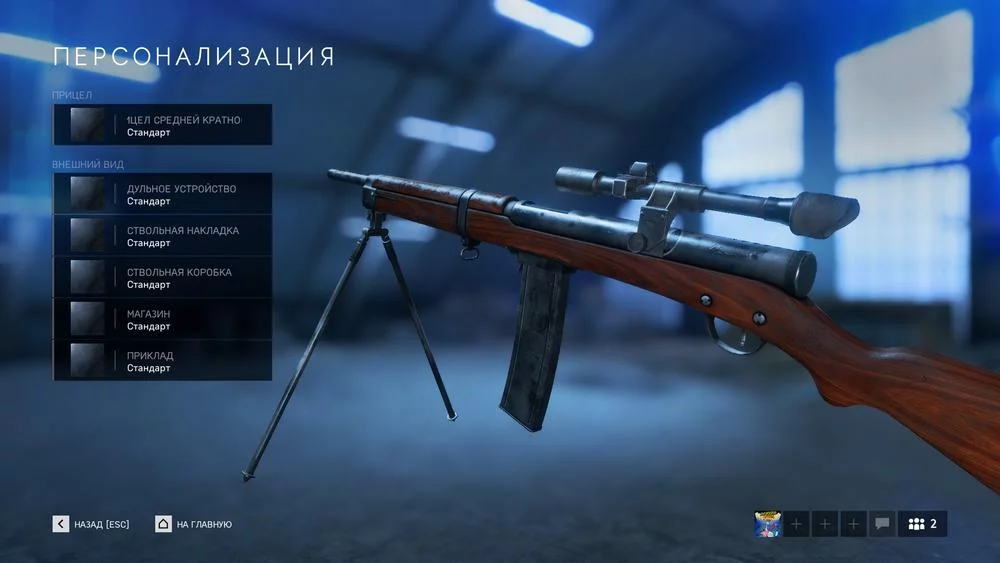Click the player avatar in the squad bar
This screenshot has width=1000, height=563.
point(768,524)
